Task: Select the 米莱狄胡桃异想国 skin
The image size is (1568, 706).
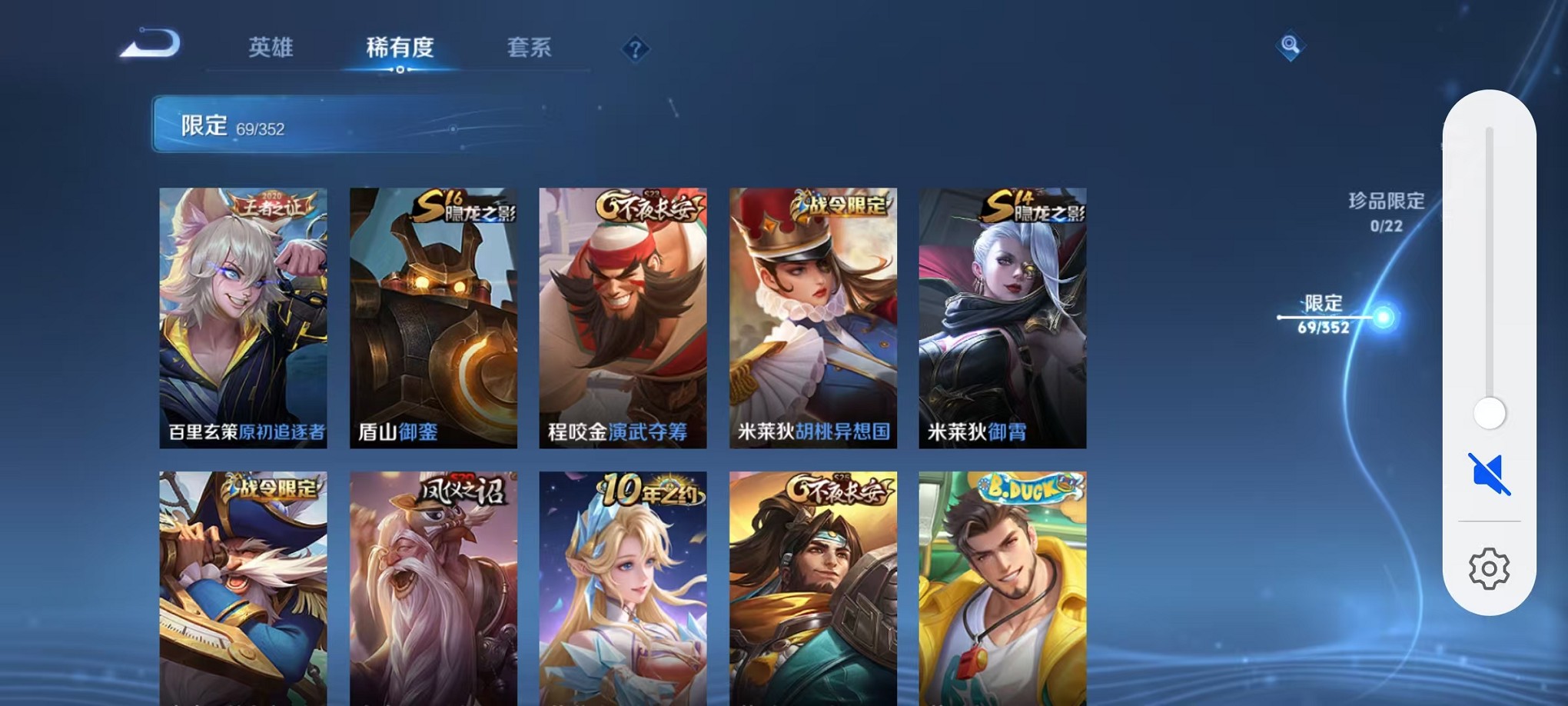Action: (812, 315)
